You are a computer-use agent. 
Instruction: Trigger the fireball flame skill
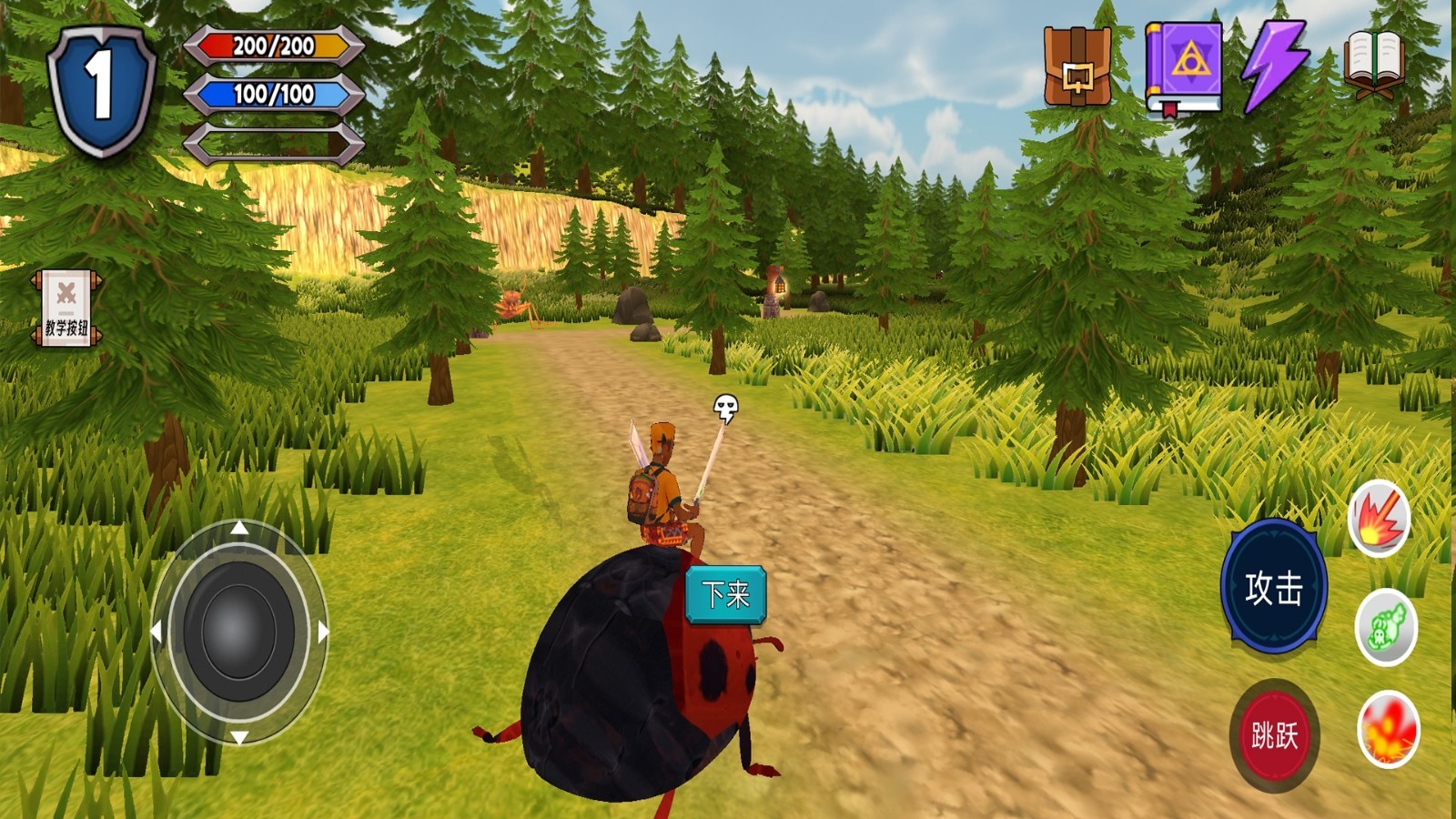pyautogui.click(x=1388, y=730)
